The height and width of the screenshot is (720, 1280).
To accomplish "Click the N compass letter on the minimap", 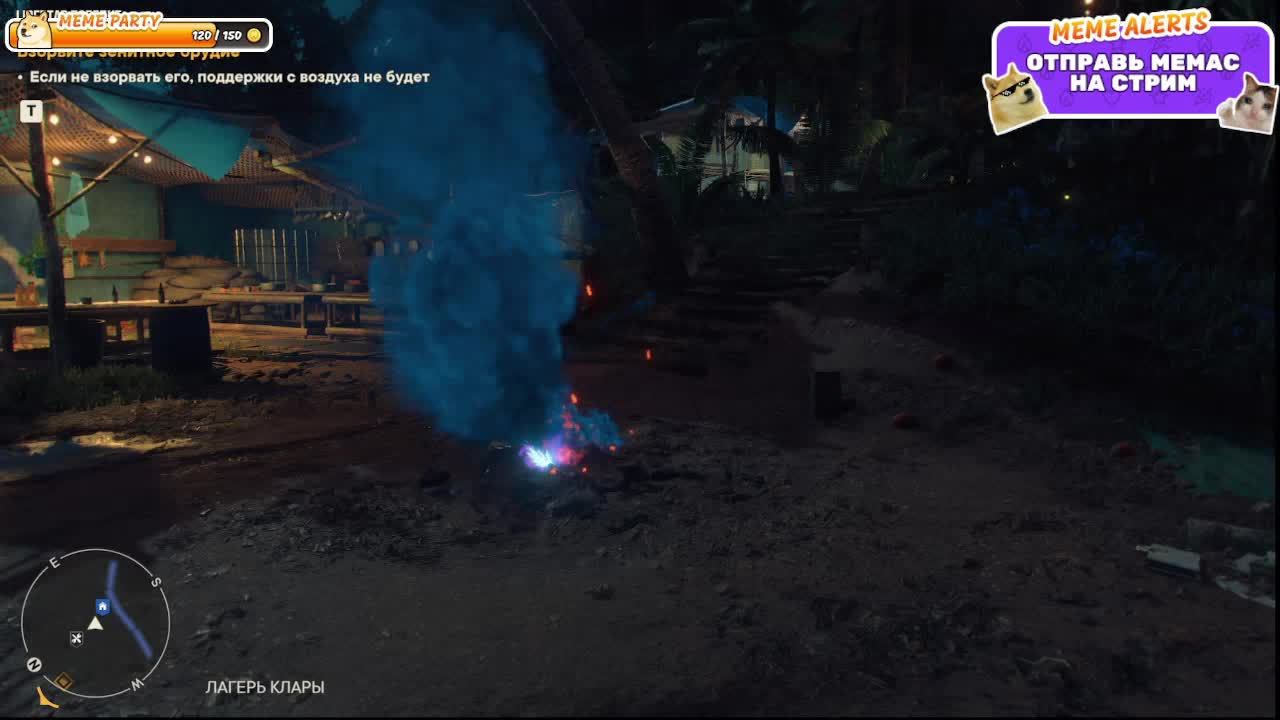I will (34, 662).
